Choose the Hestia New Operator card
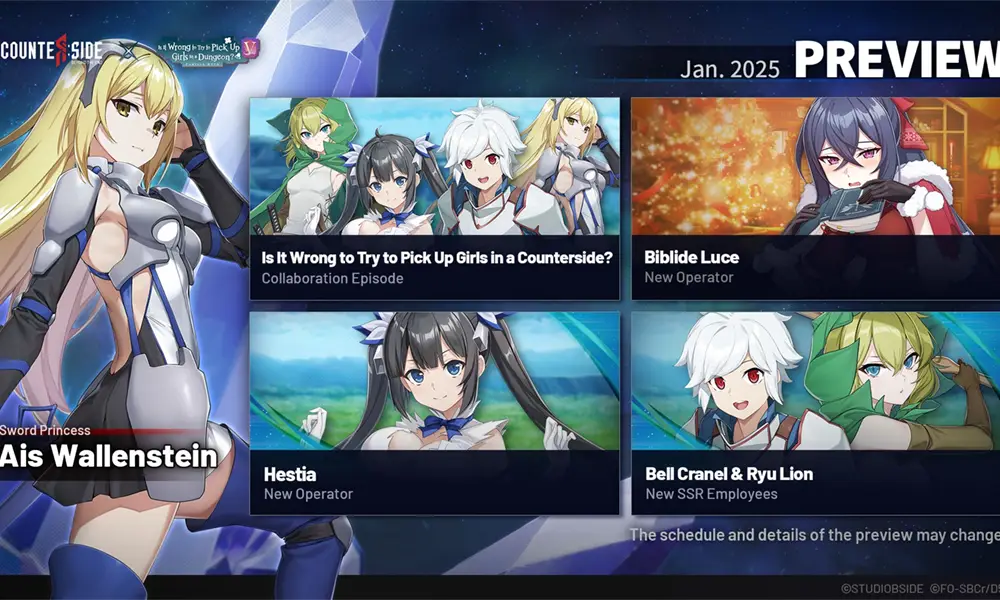1000x600 pixels. [x=435, y=413]
